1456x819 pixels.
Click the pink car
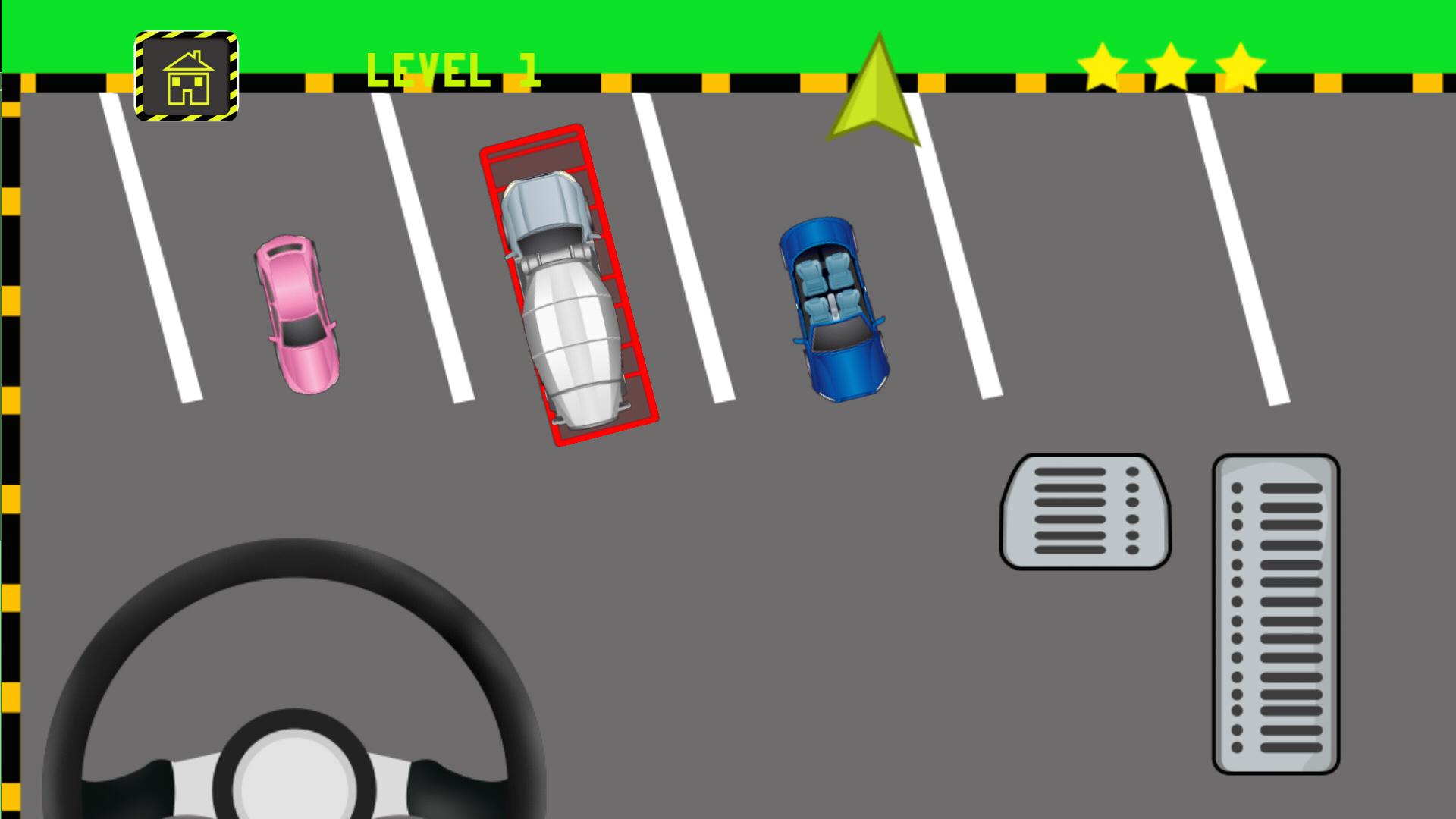(x=298, y=315)
